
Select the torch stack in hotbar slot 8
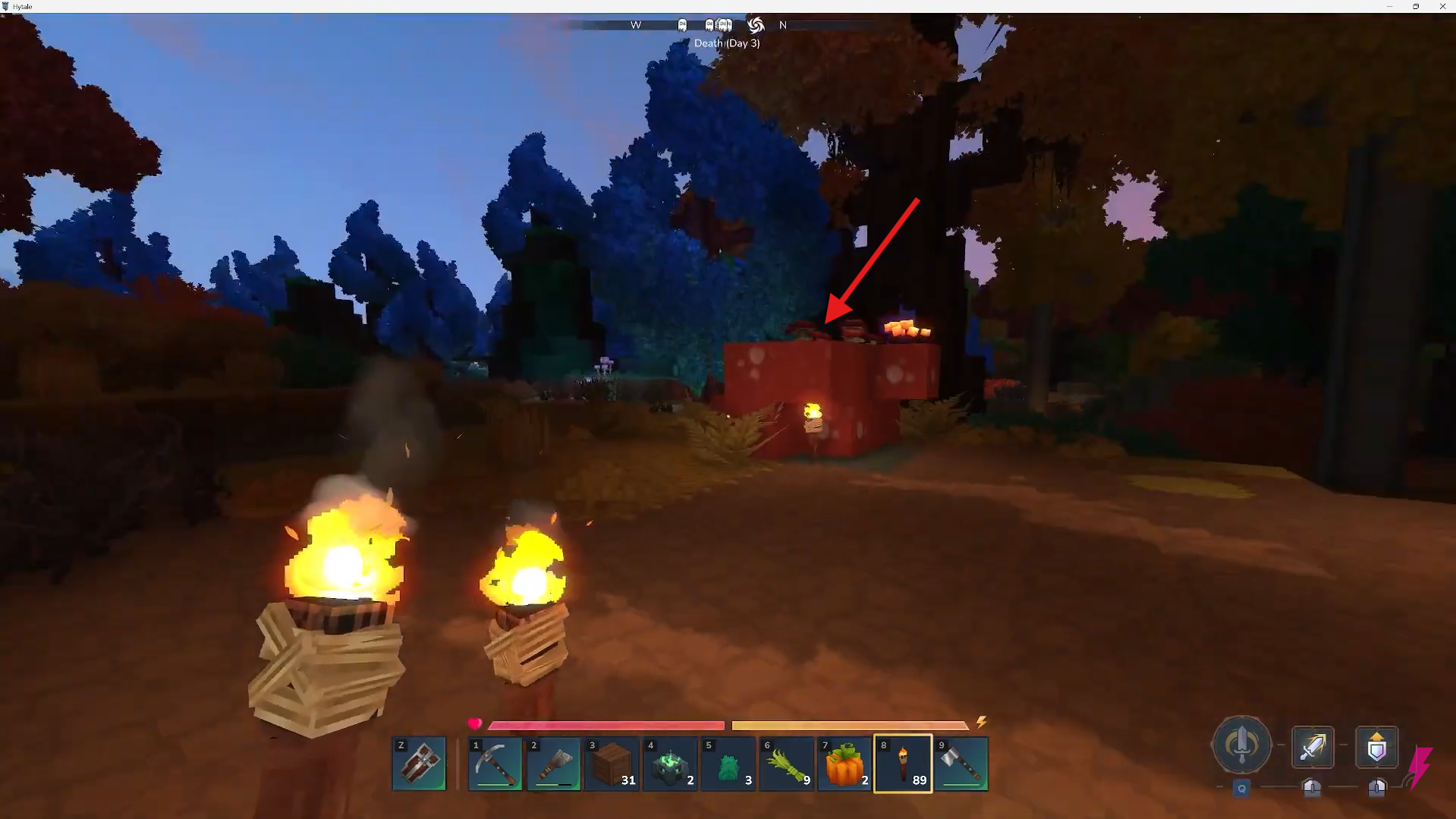pyautogui.click(x=902, y=763)
